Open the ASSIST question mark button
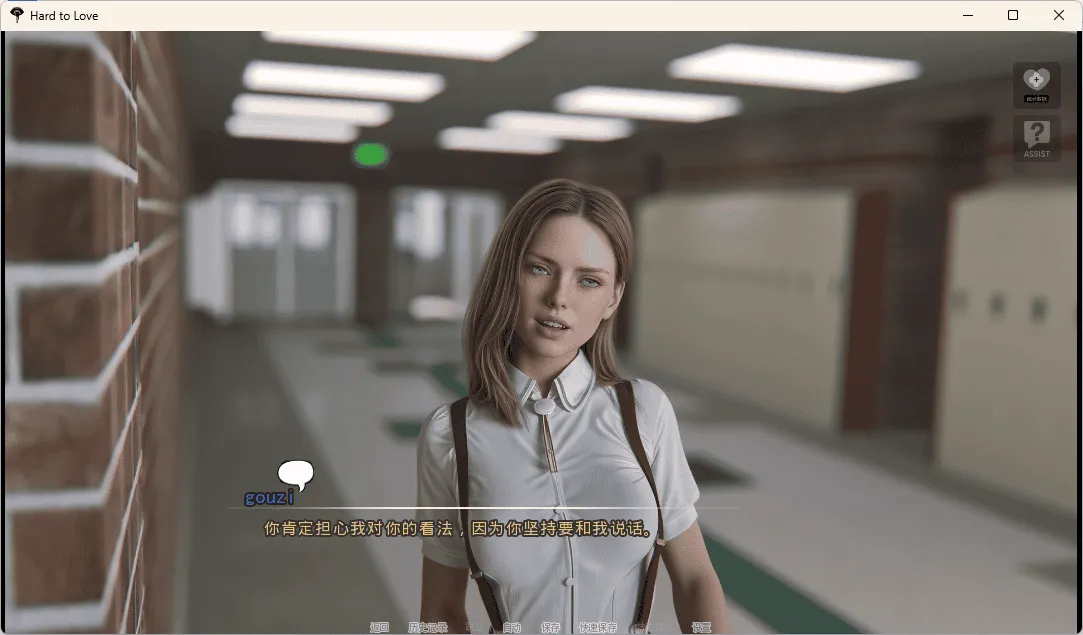1083x635 pixels. (x=1037, y=138)
